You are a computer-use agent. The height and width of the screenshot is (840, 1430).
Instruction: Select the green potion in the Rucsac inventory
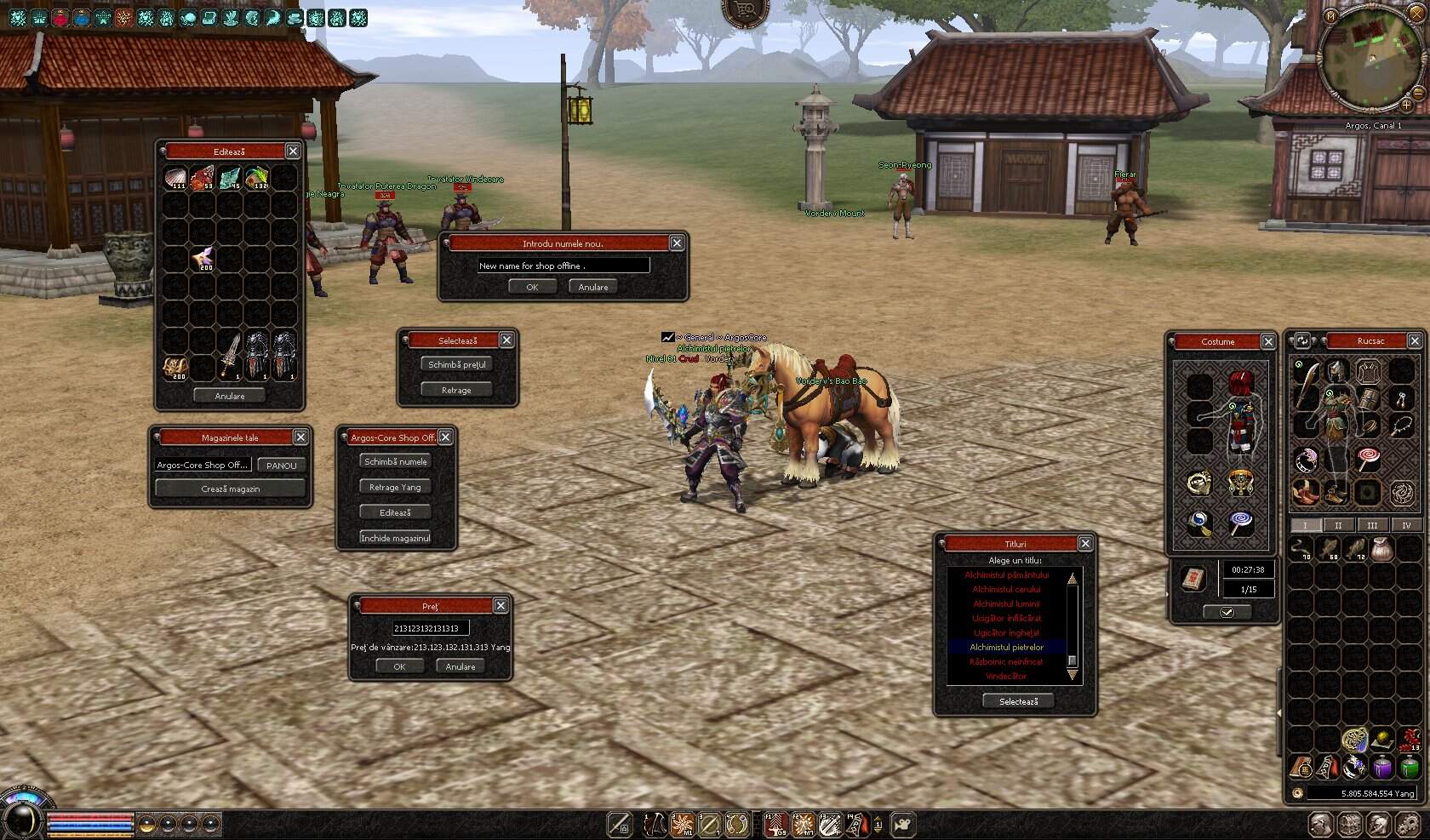point(1409,769)
